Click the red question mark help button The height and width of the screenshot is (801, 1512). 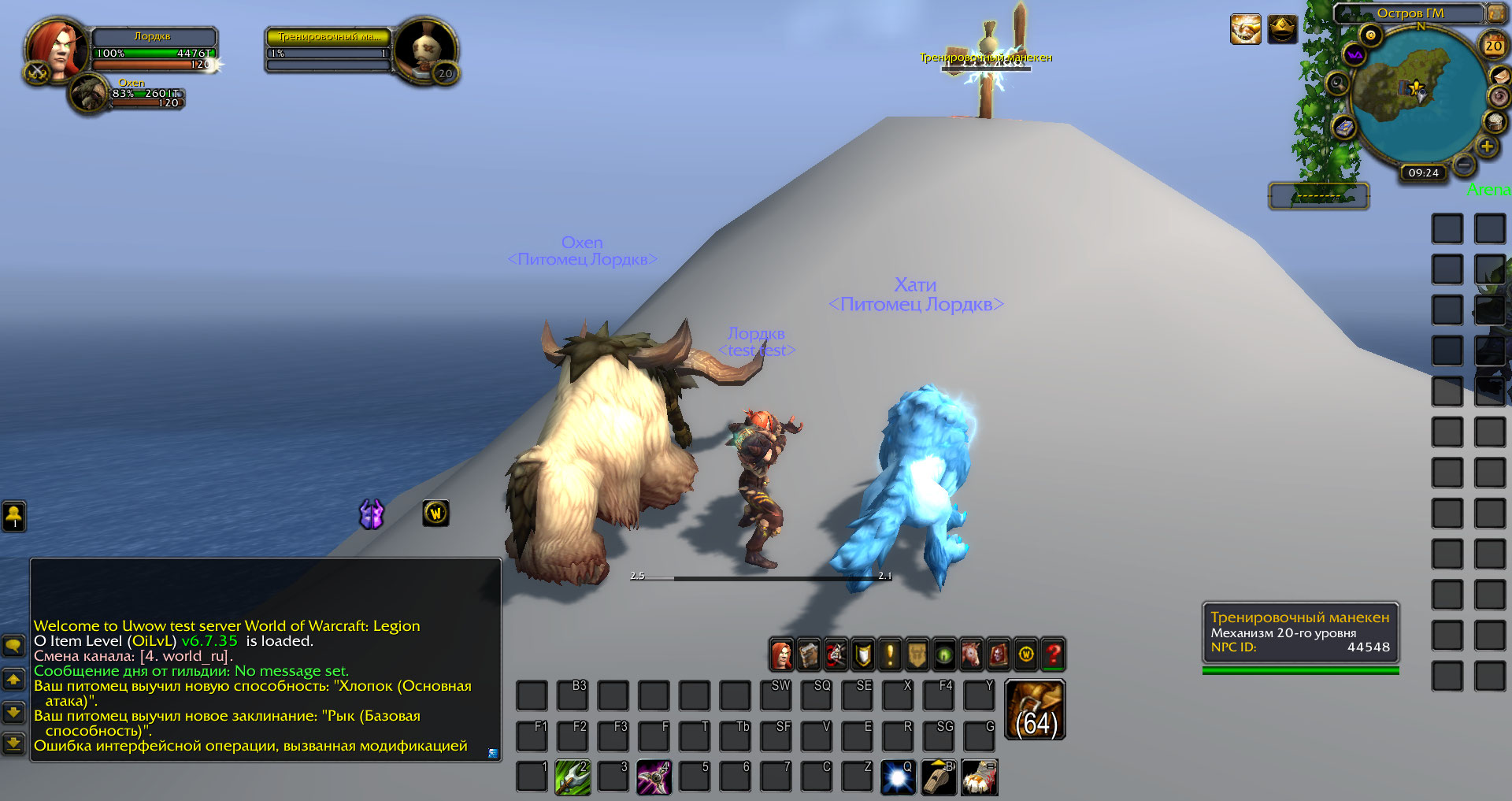click(1053, 655)
